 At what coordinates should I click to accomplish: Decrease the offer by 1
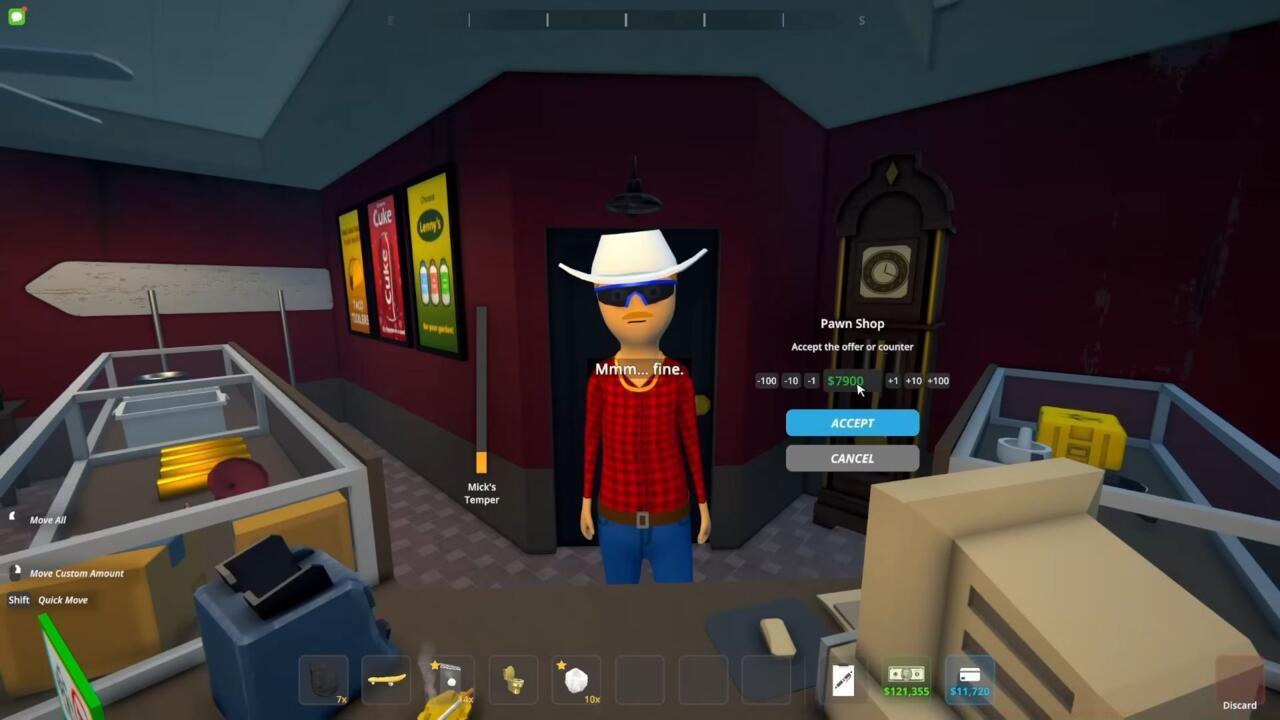coord(809,380)
